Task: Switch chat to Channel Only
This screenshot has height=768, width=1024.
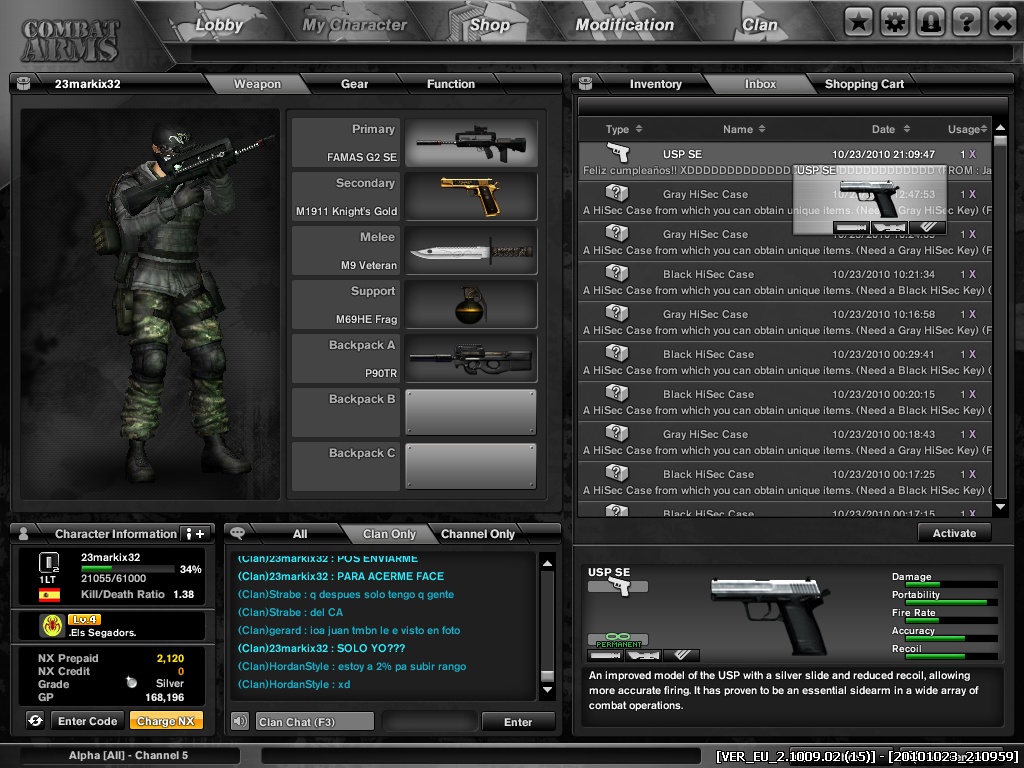Action: [478, 534]
